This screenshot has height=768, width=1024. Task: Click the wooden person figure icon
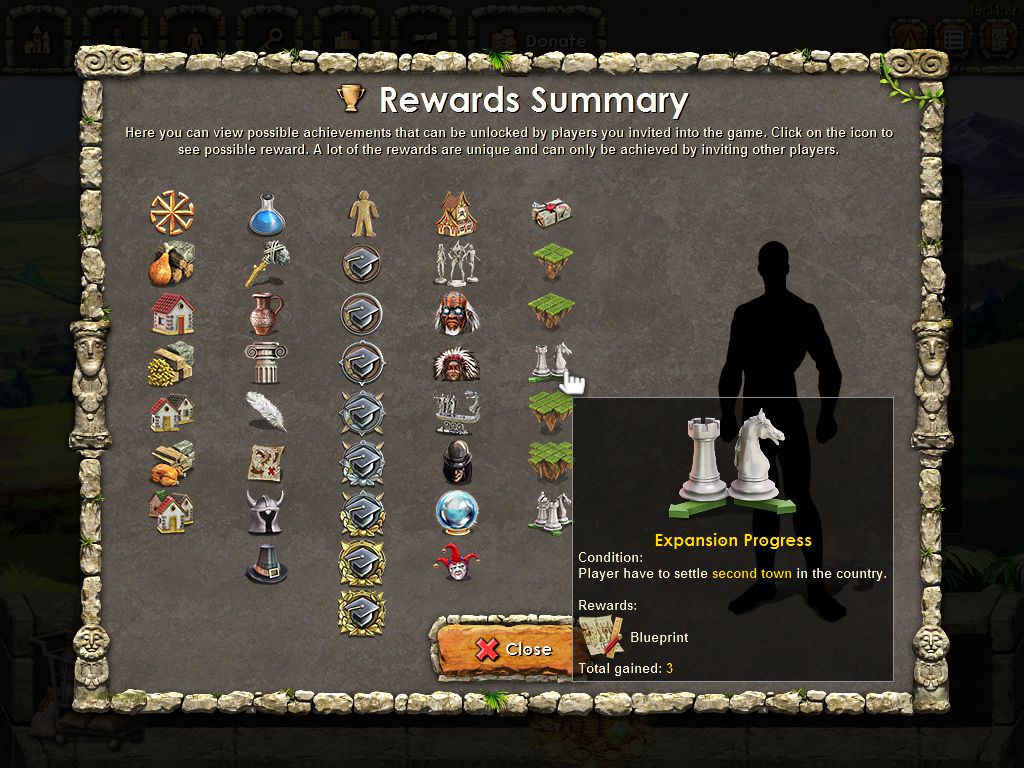362,214
